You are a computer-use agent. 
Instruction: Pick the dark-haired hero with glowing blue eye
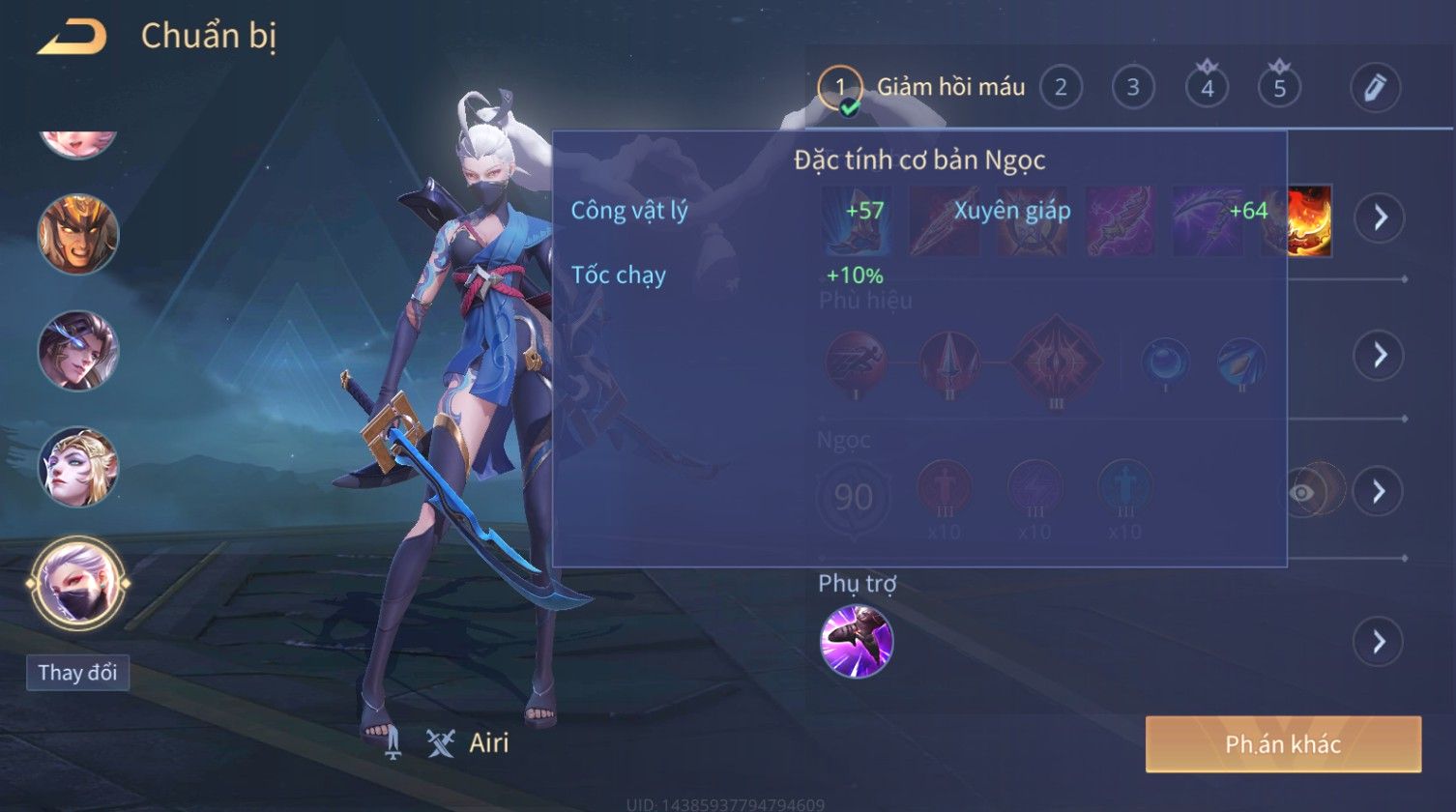(78, 351)
